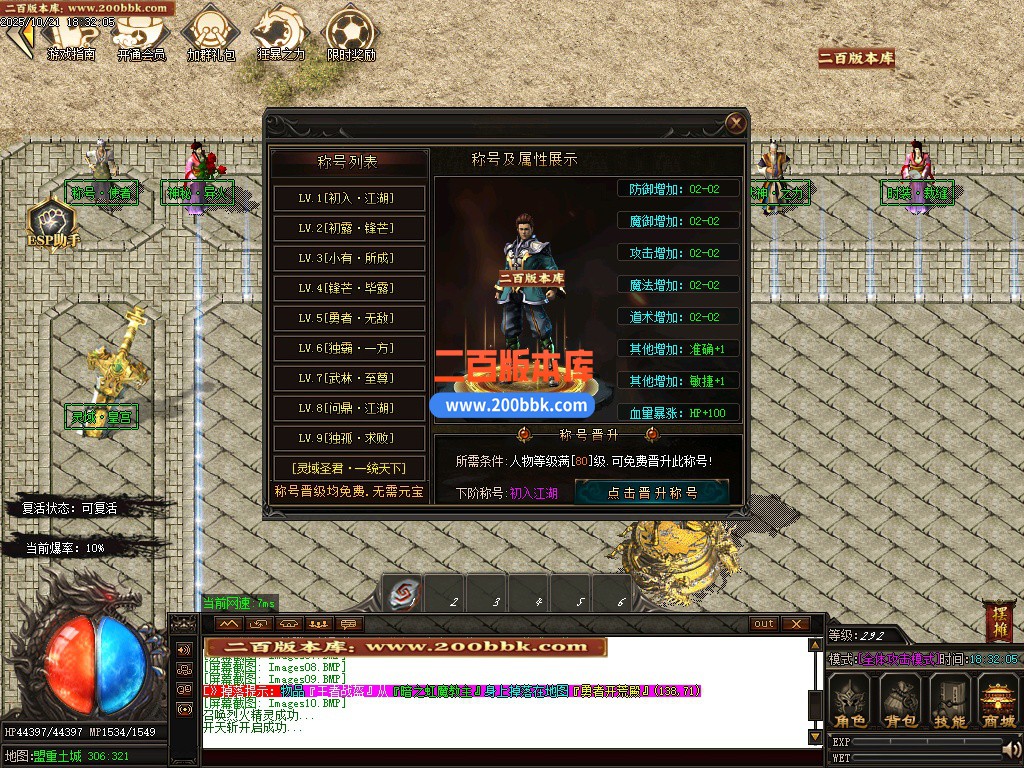Select LV.7 [武林·至尊] title entry
Screen dimensions: 1024x768
pyautogui.click(x=349, y=378)
